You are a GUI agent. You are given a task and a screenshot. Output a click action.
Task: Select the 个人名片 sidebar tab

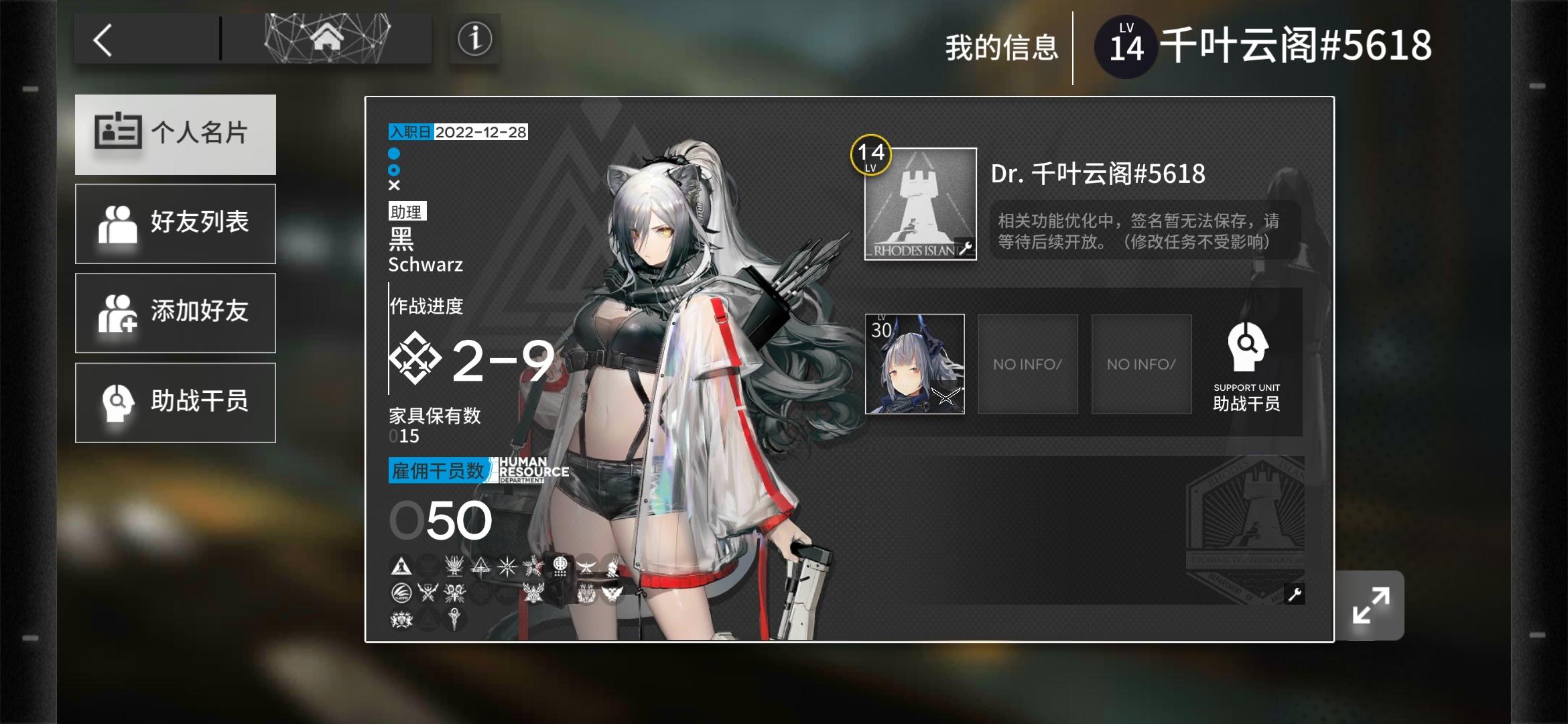(x=176, y=134)
